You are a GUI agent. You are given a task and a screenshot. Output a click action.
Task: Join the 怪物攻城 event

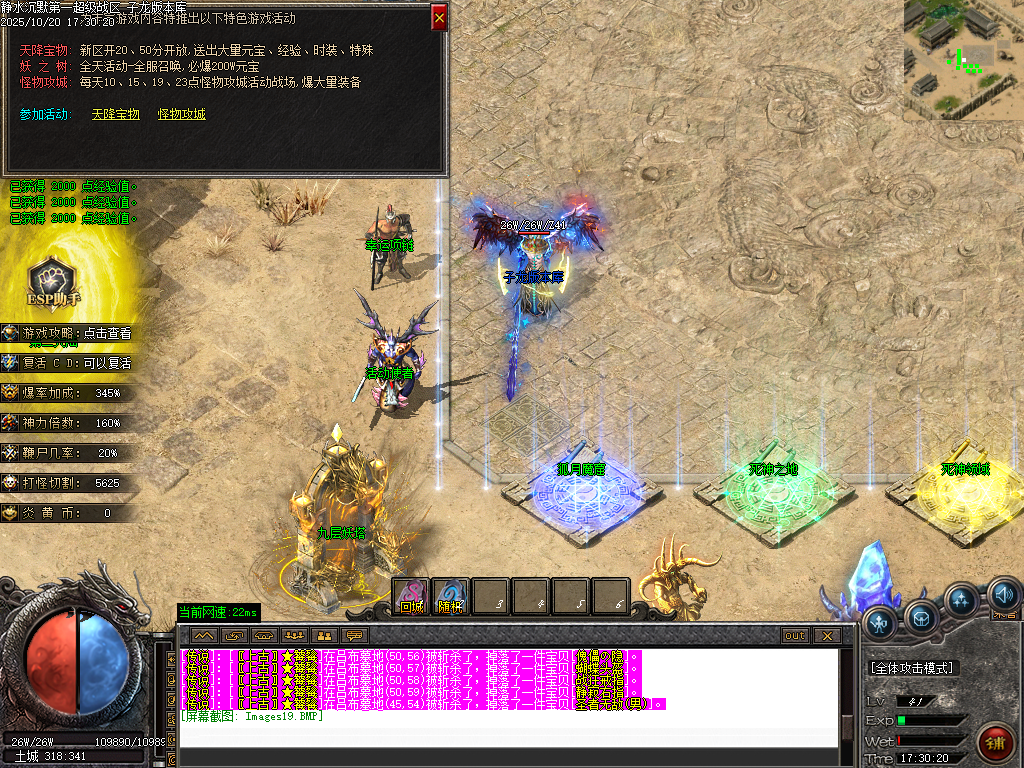181,114
